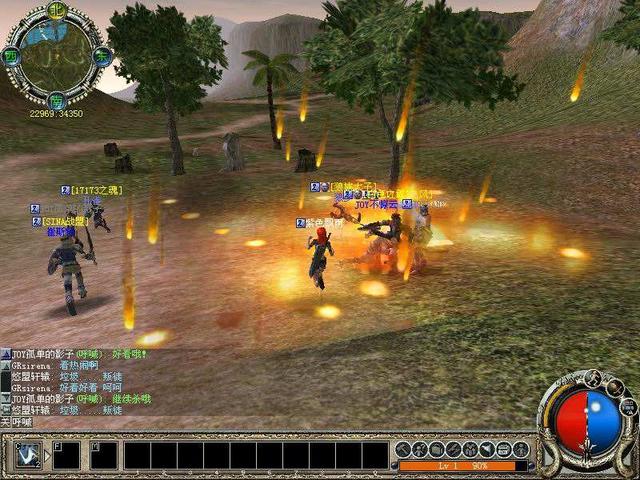
Task: Click the south (南) compass button
Action: pyautogui.click(x=56, y=99)
